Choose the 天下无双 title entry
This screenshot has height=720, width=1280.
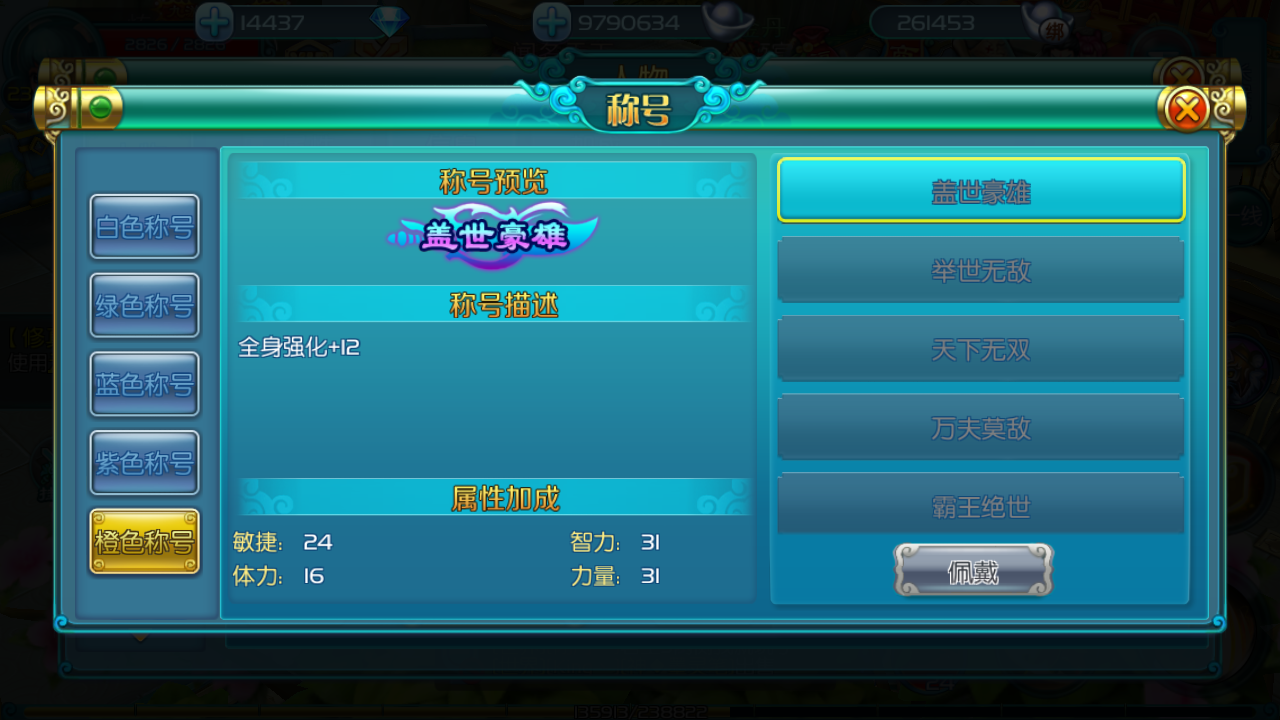coord(981,349)
